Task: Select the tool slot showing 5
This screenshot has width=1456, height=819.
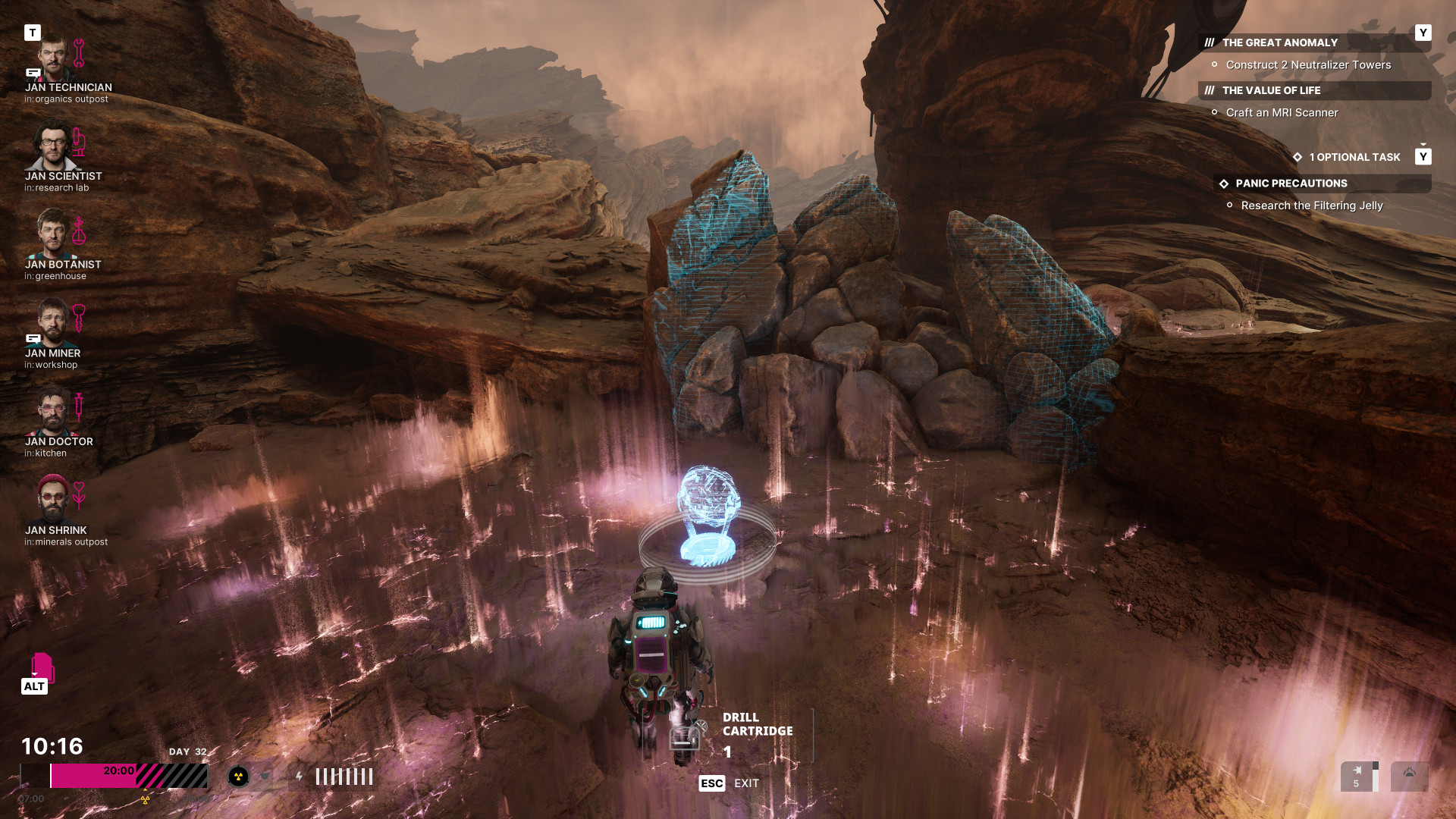Action: (x=1357, y=777)
